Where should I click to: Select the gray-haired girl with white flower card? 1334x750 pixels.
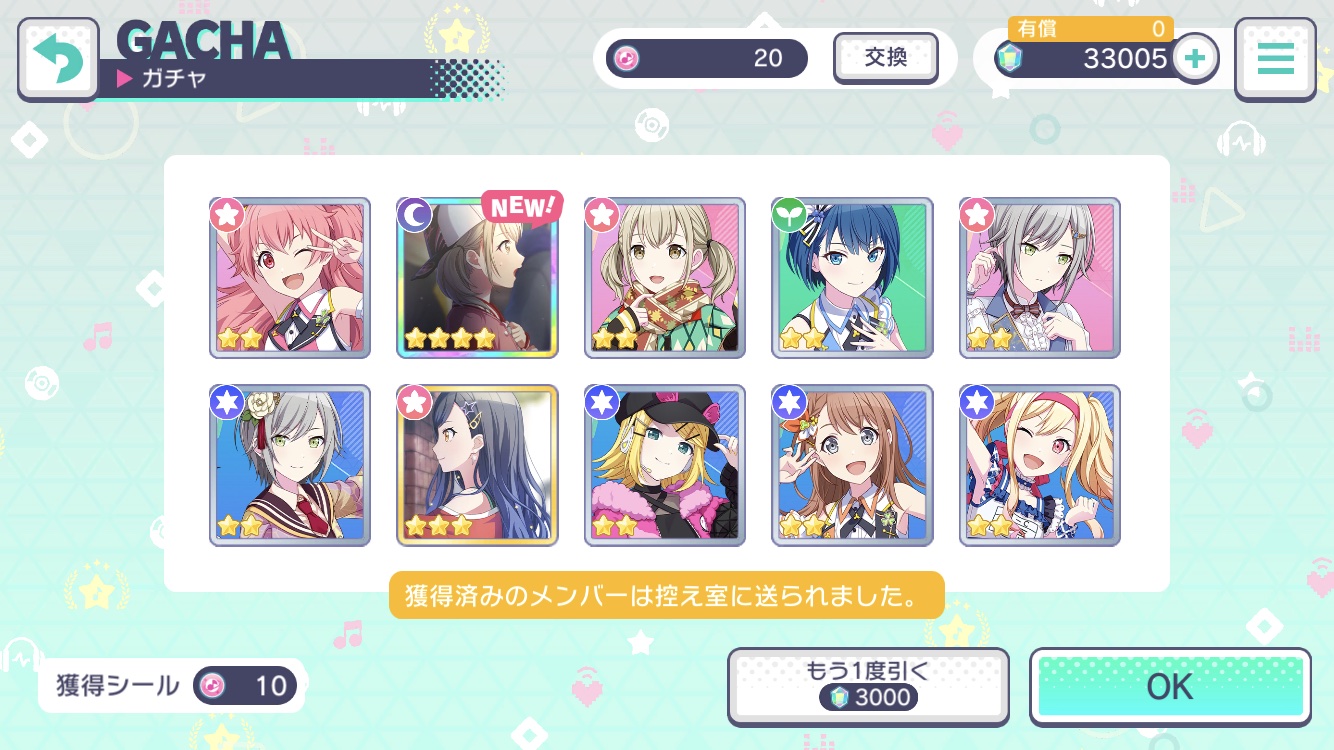290,465
